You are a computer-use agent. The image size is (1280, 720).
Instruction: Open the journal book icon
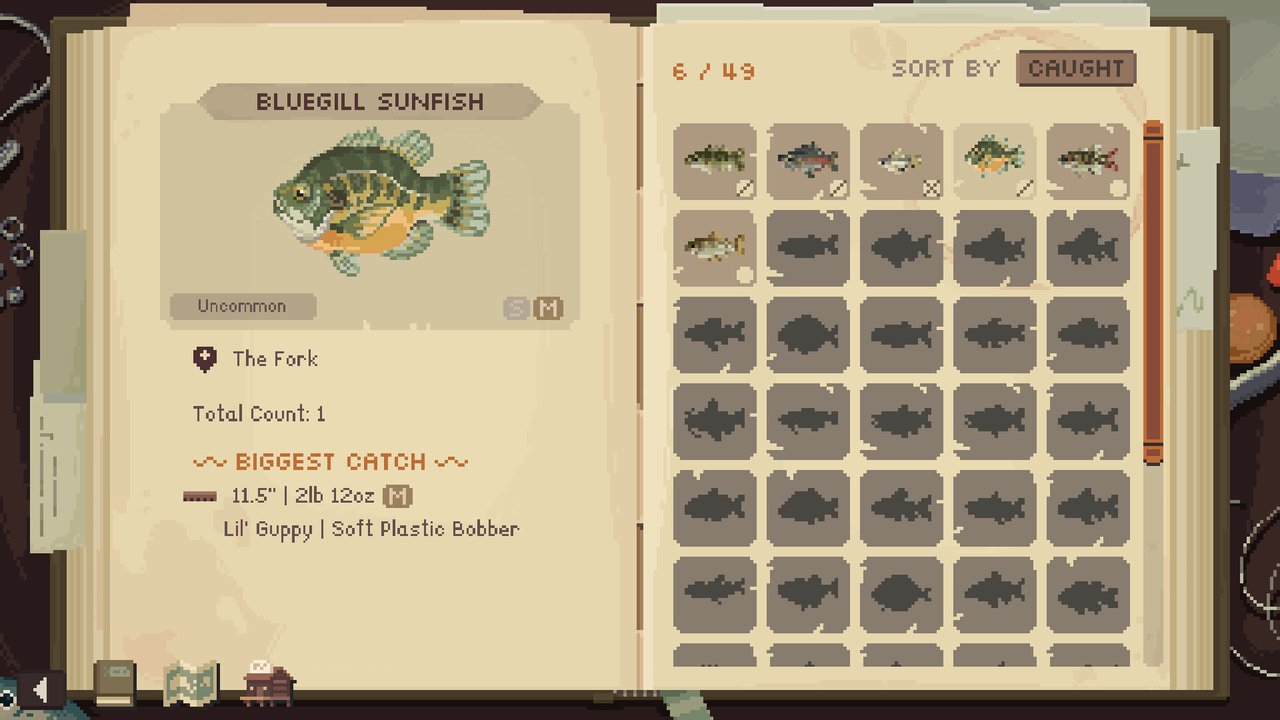coord(114,684)
